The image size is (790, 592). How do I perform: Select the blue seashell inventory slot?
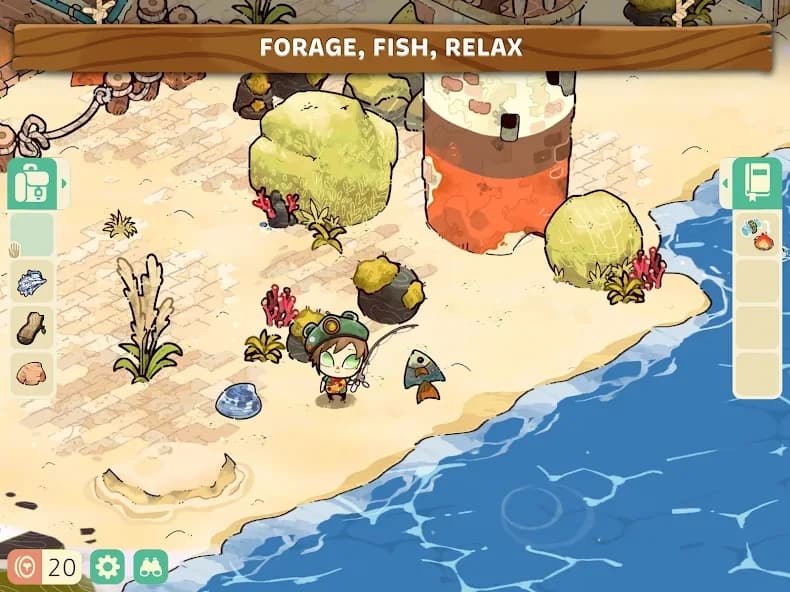click(32, 282)
